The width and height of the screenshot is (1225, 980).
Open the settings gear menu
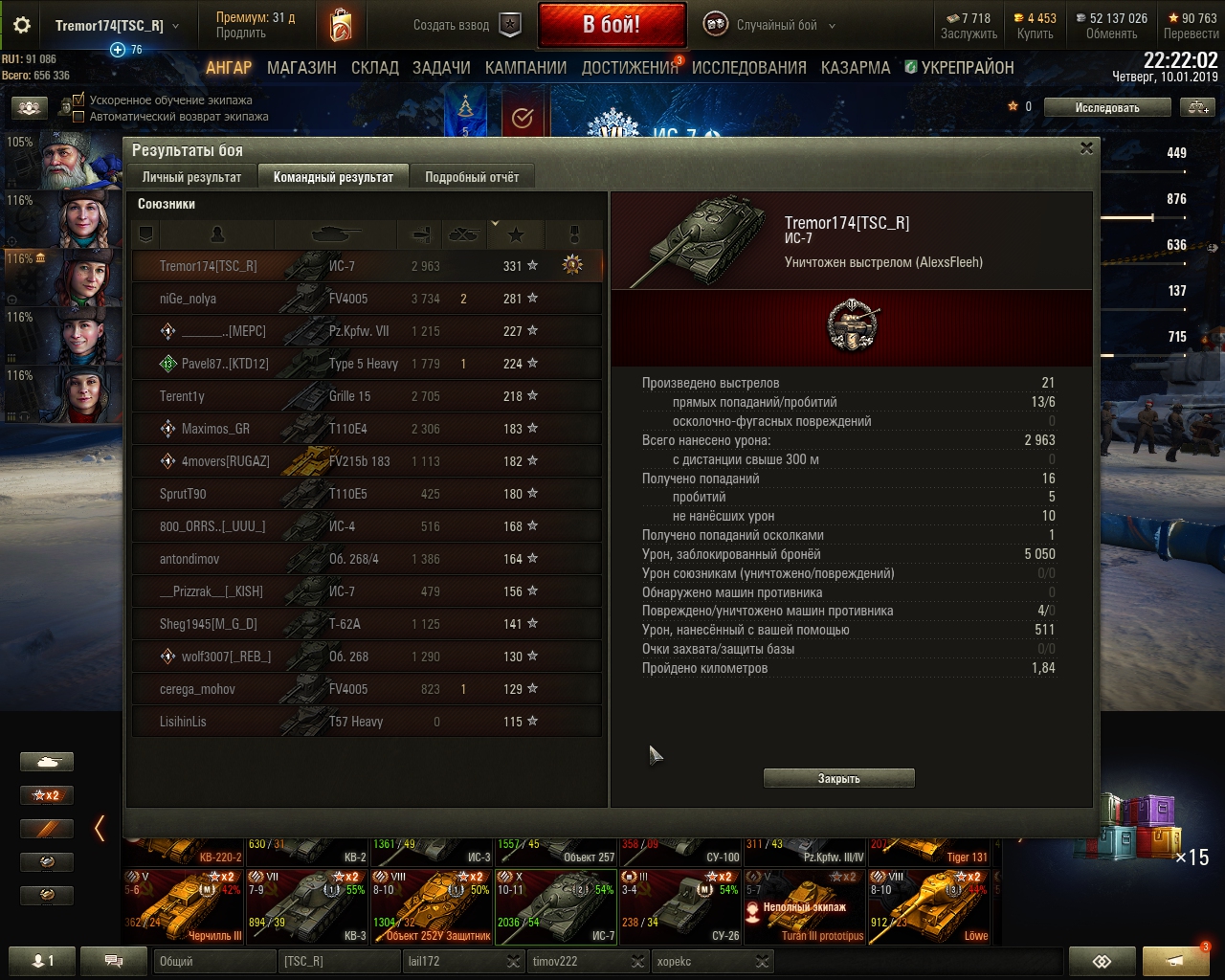pos(22,26)
